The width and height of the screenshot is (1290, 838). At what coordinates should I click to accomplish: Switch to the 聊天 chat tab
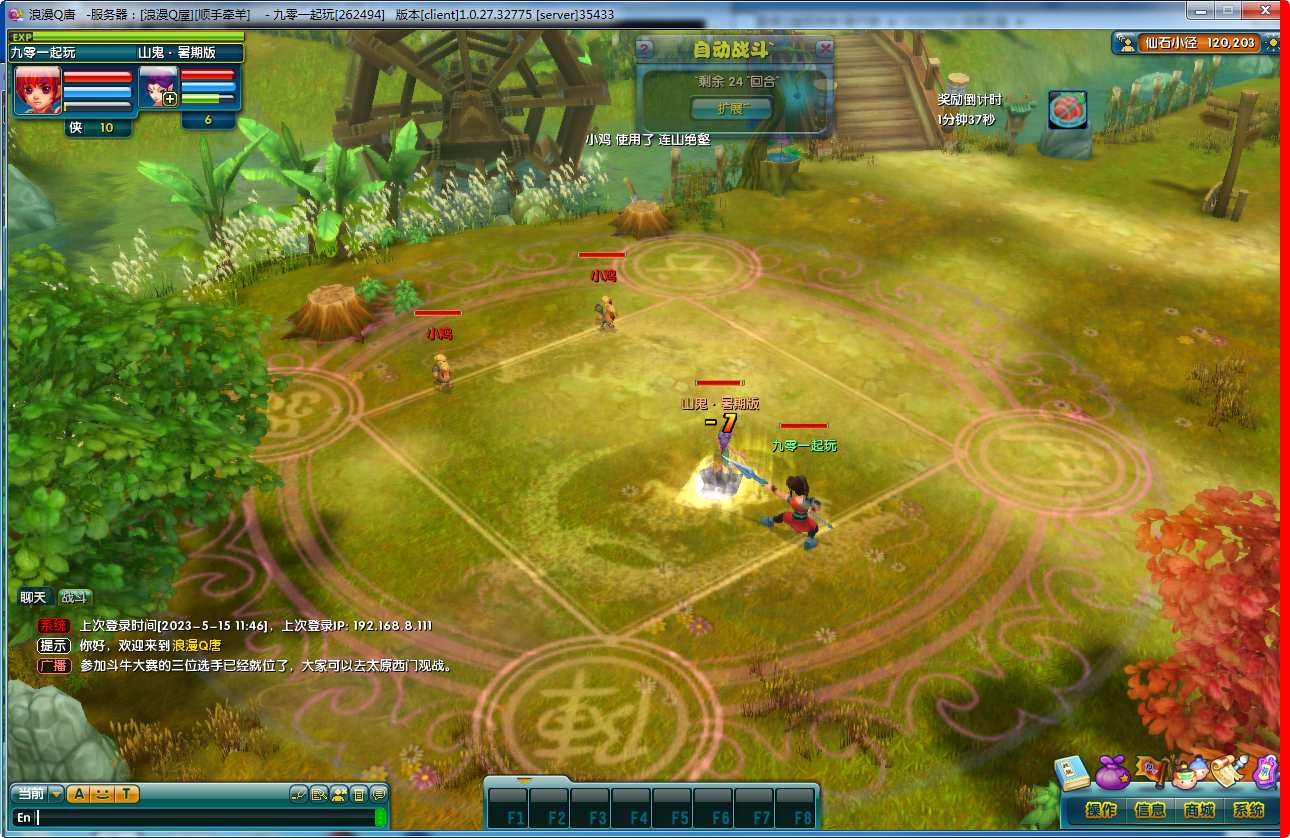point(33,598)
